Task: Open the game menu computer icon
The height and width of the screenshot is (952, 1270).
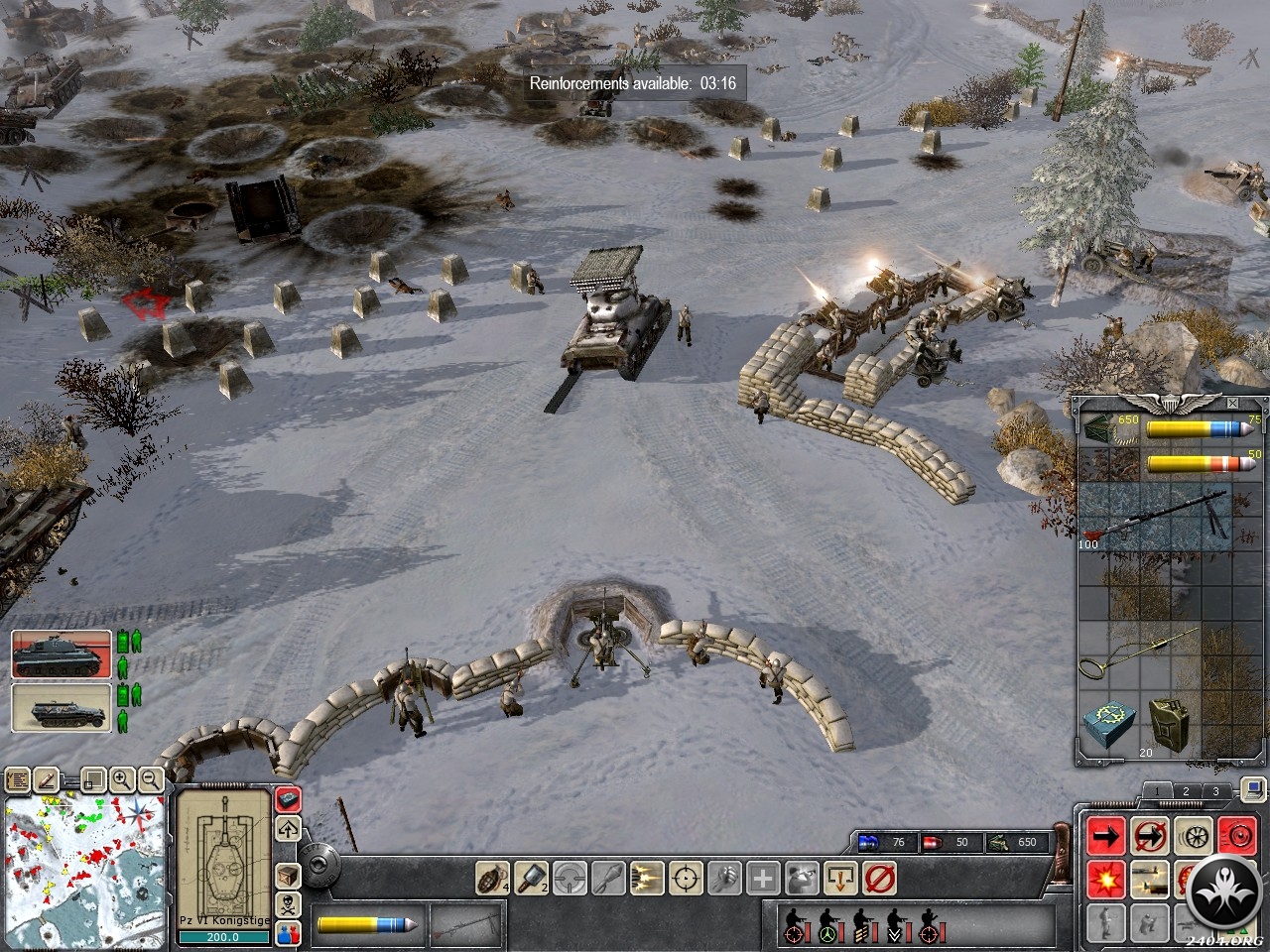Action: point(1252,790)
